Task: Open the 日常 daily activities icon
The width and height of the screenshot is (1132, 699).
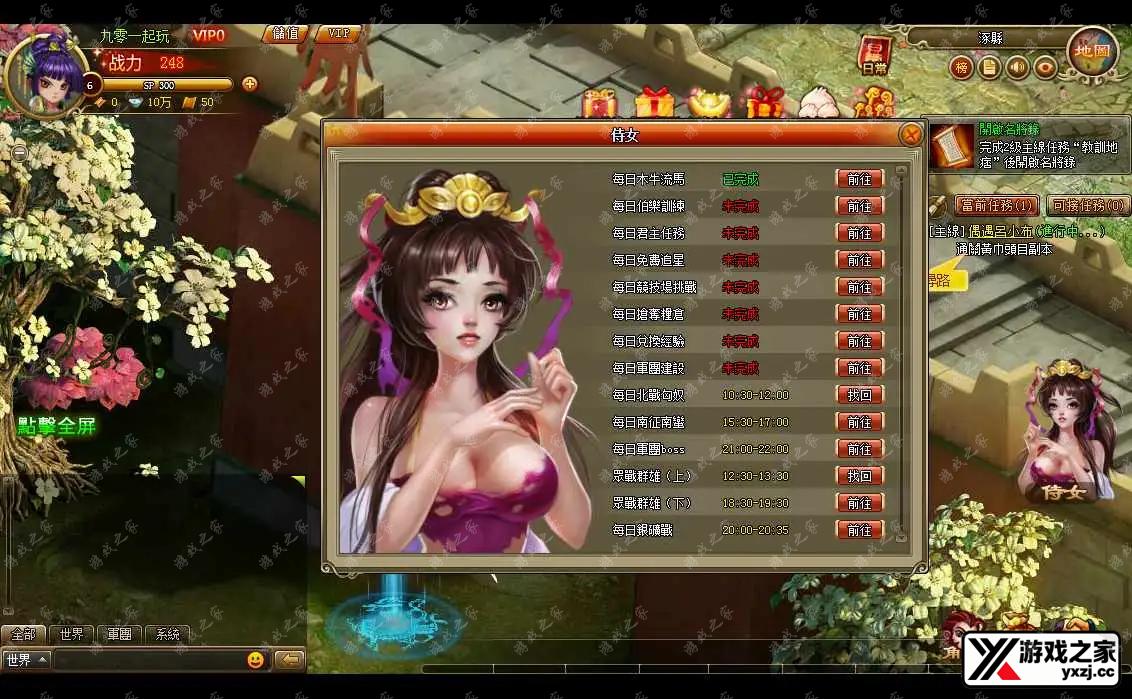Action: tap(874, 56)
